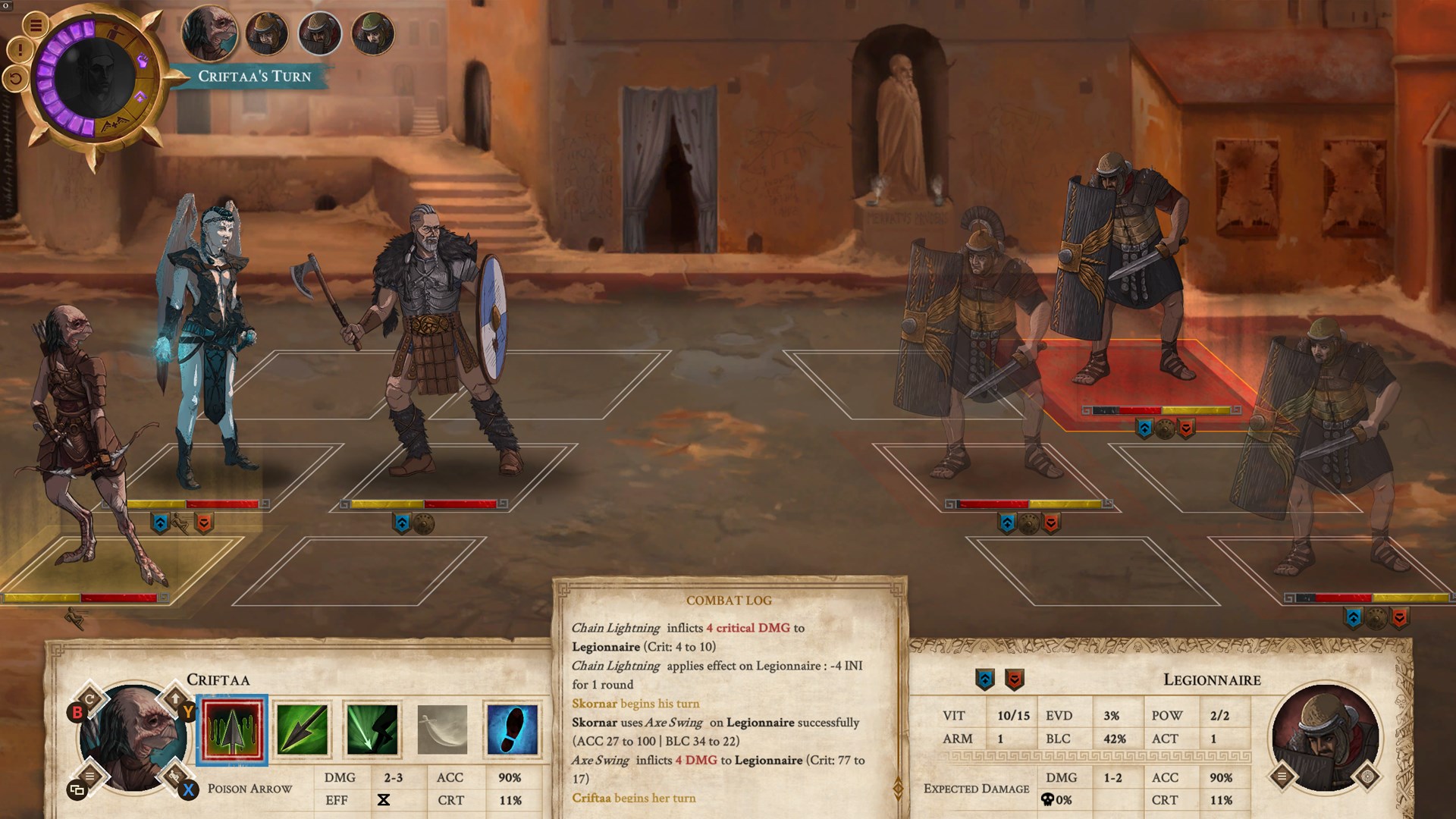Choose the green diagonal arrow shot ability
Viewport: 1456px width, 819px height.
click(302, 730)
